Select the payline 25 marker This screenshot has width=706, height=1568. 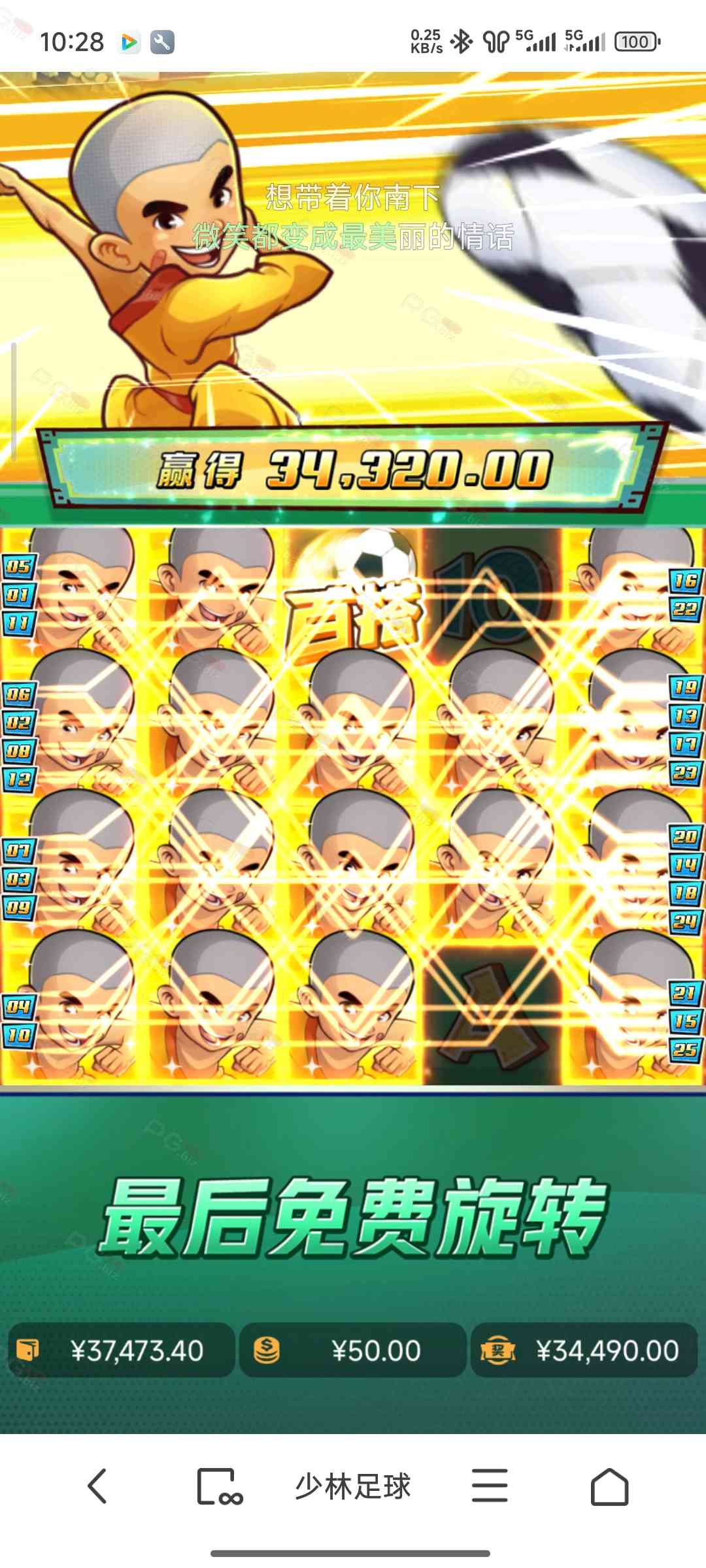click(684, 1050)
